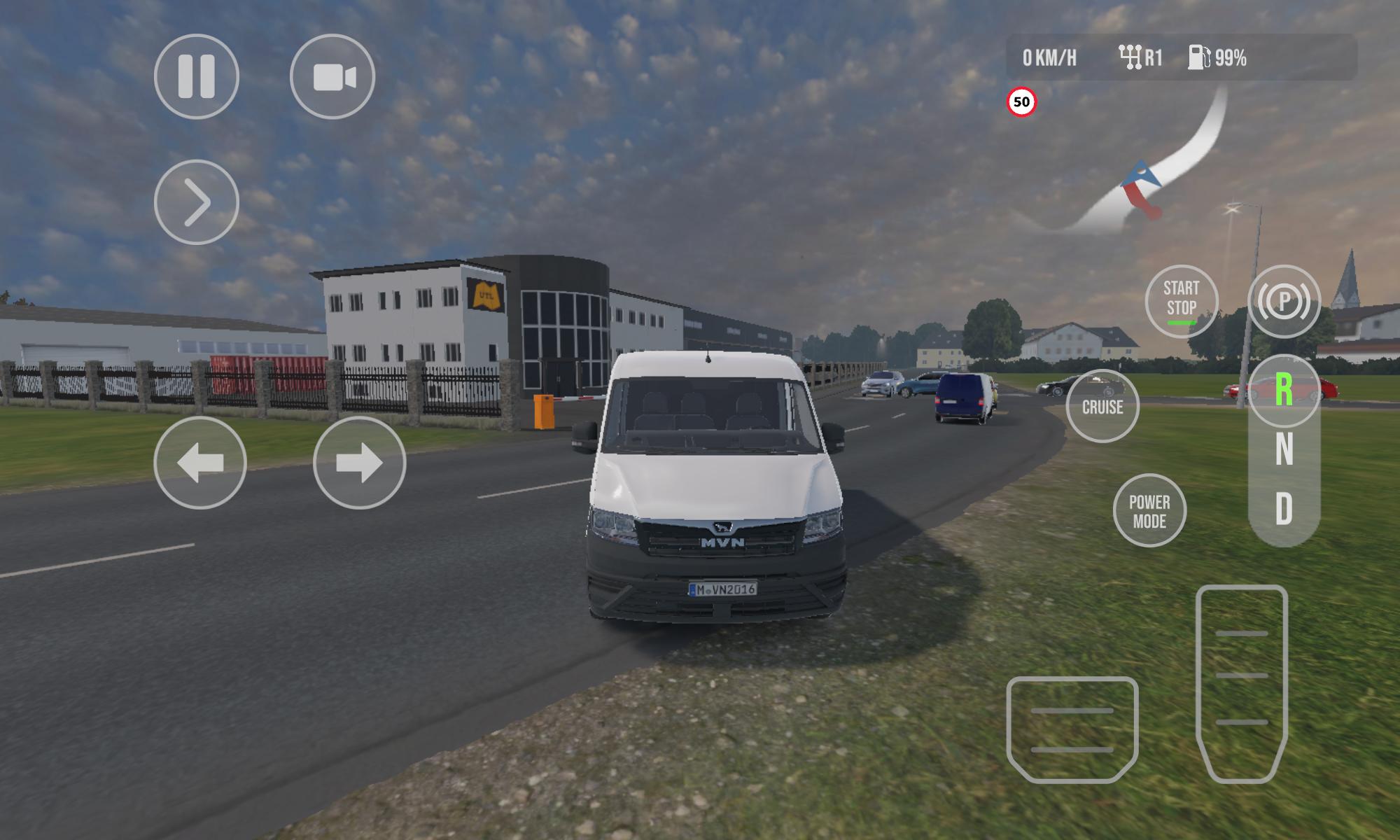Steer right with the right arrow
The width and height of the screenshot is (1400, 840).
[359, 463]
